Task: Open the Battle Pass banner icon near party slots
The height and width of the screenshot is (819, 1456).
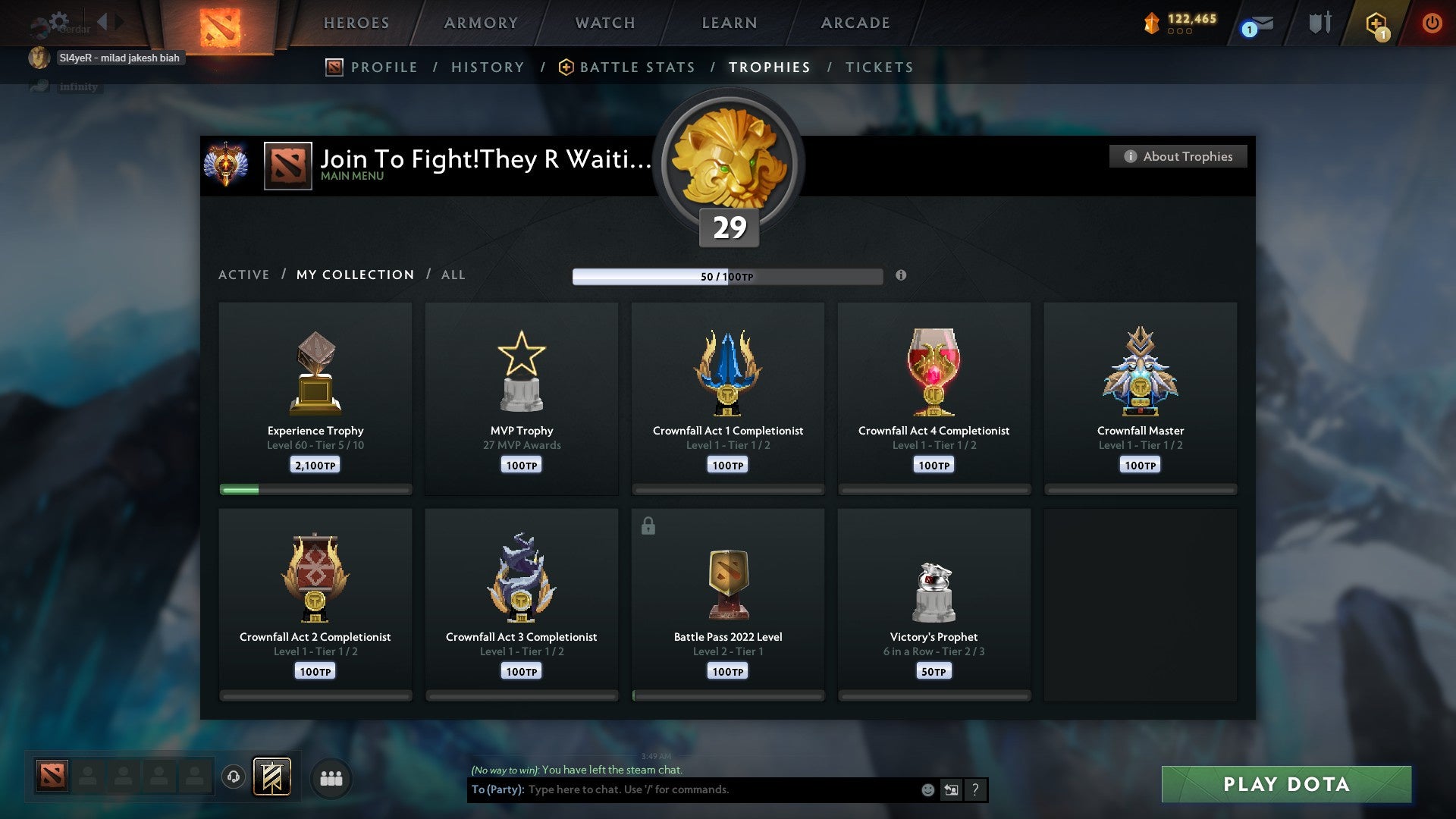Action: tap(273, 777)
